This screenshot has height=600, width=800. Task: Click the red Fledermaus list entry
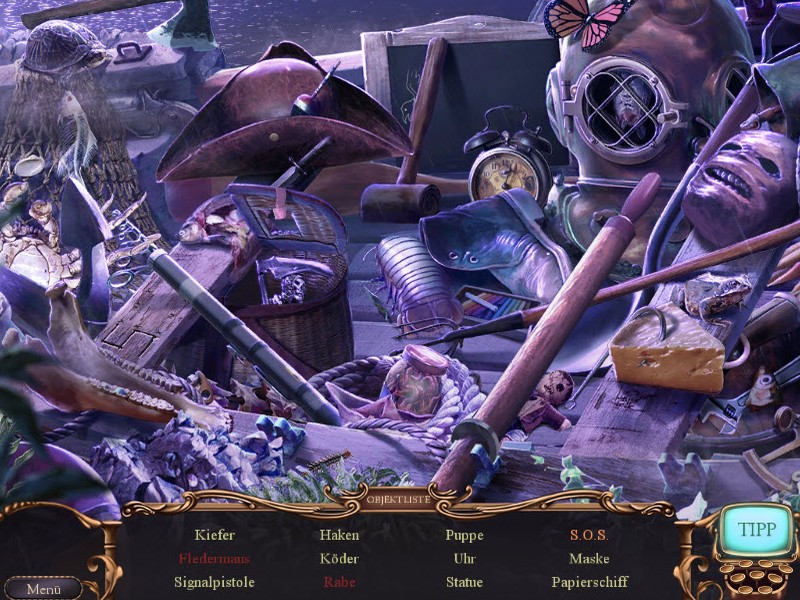[x=214, y=559]
